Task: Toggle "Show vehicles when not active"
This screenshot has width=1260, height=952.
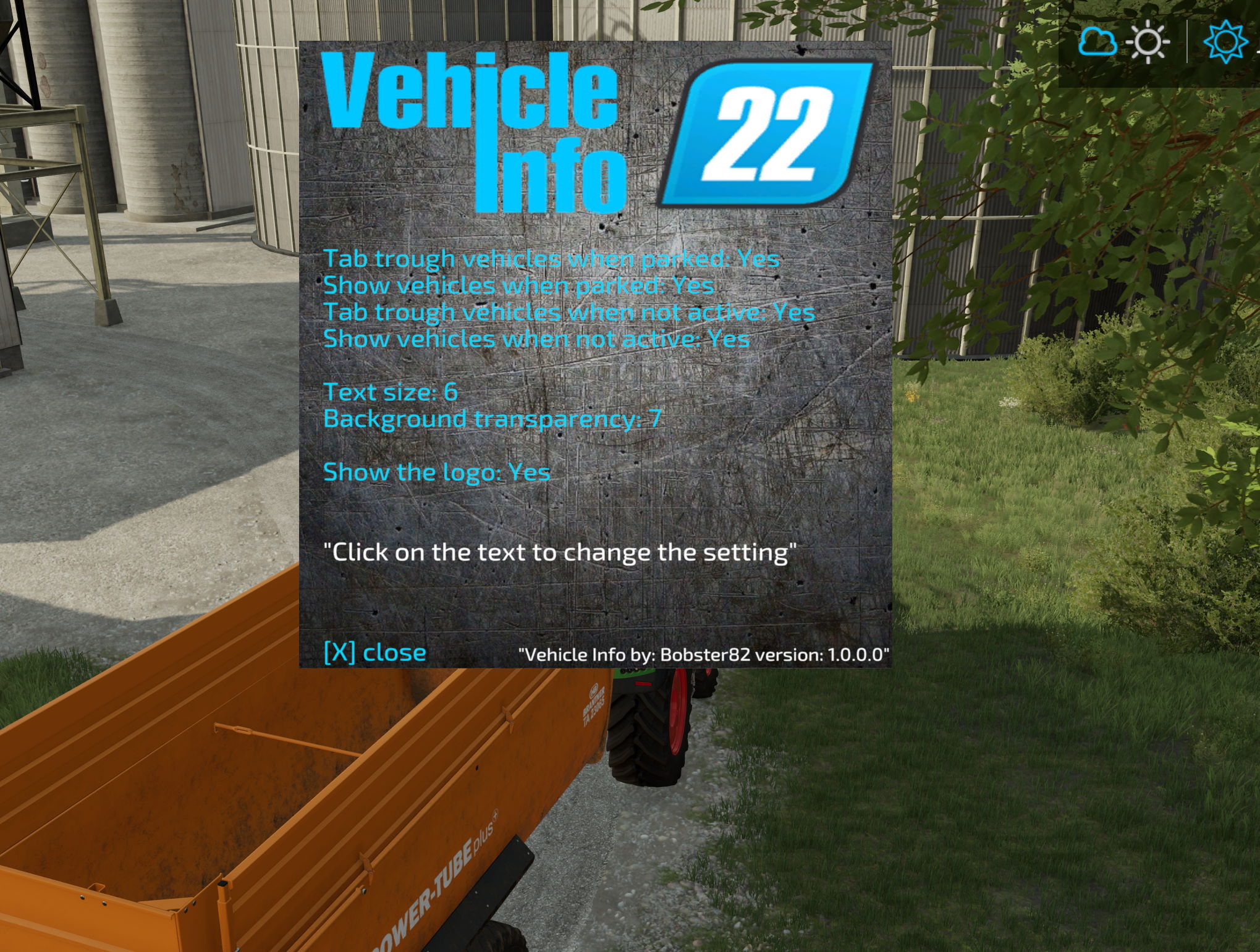Action: point(536,339)
